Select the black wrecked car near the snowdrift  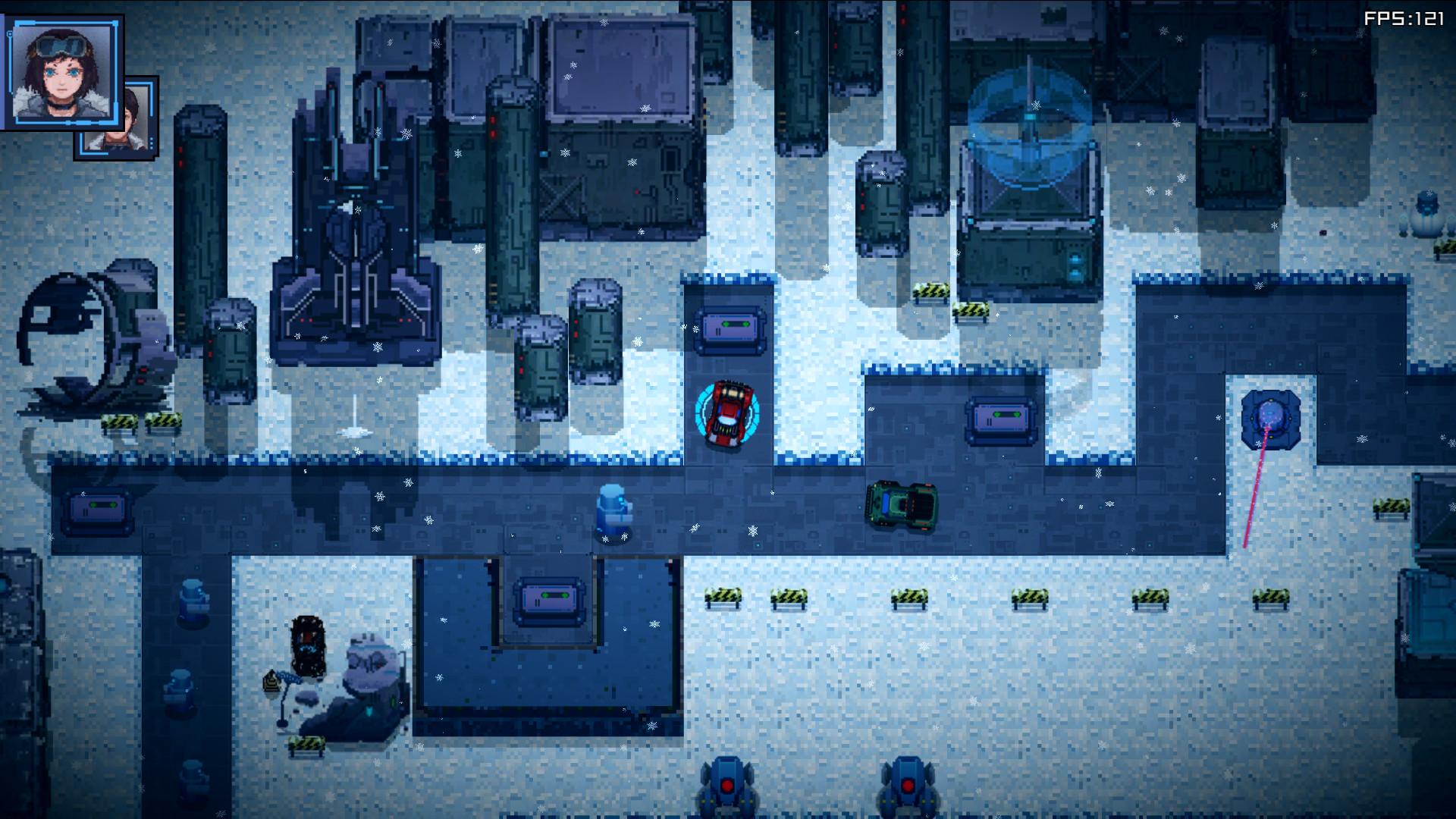tap(309, 646)
